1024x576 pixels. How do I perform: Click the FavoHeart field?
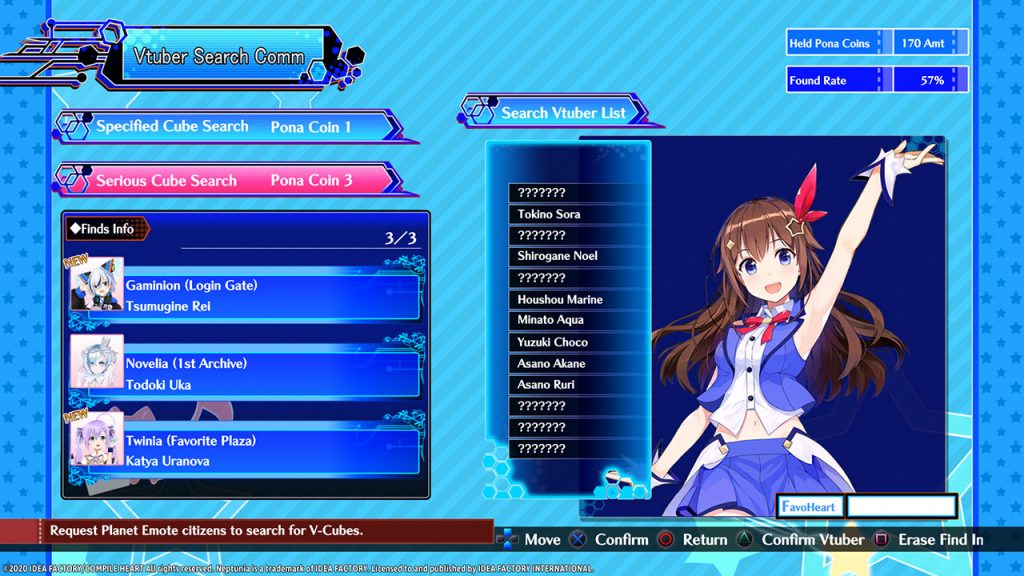[901, 506]
